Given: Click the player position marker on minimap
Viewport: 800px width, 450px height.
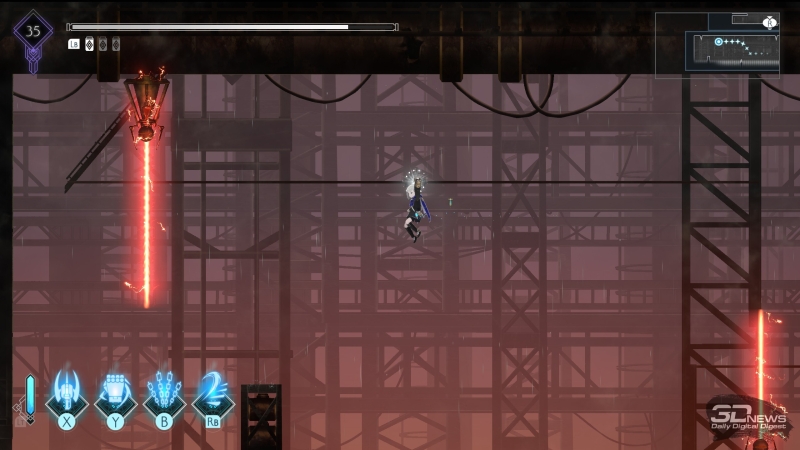Looking at the screenshot, I should [719, 42].
